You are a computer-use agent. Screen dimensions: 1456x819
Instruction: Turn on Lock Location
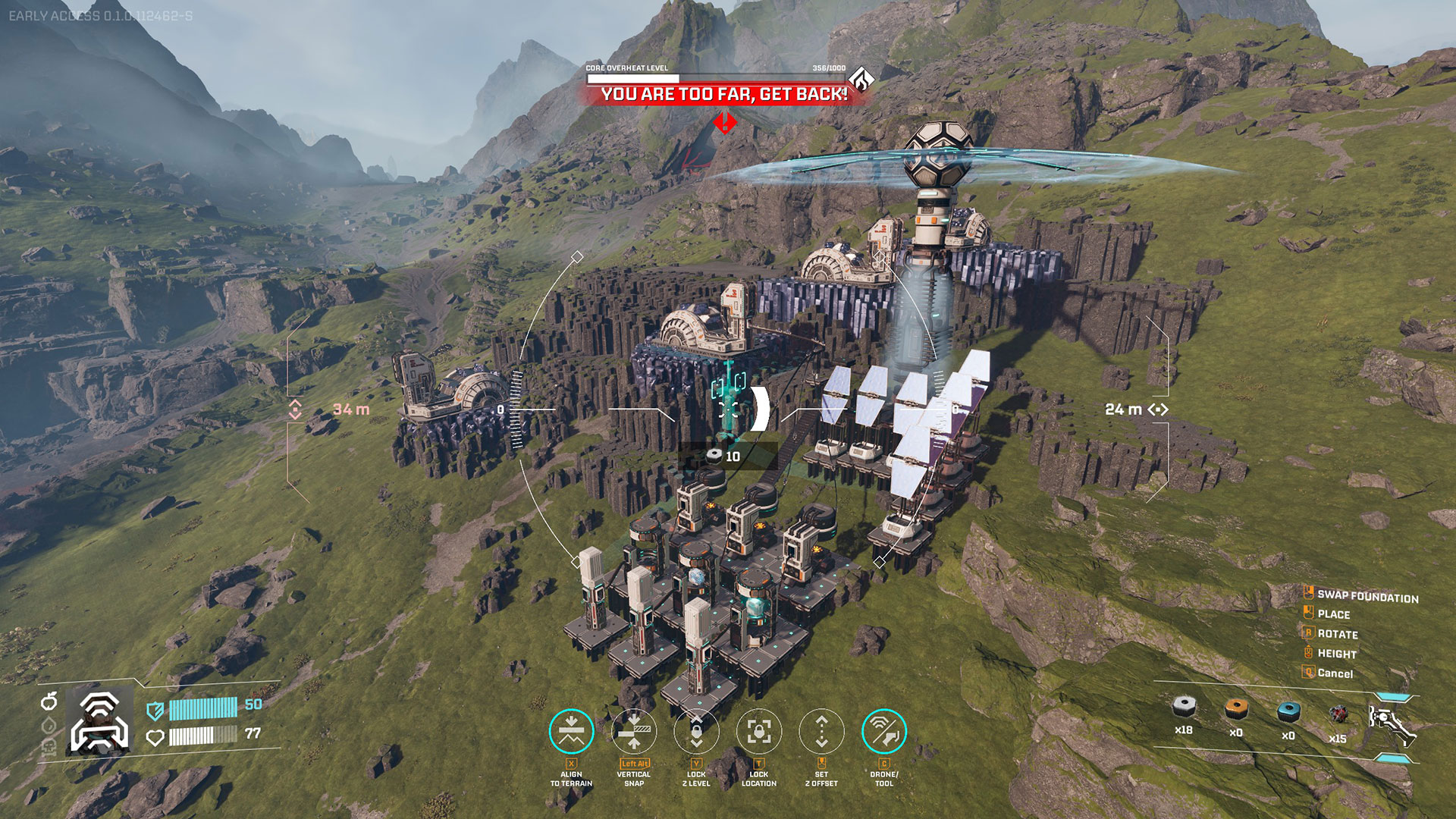tap(759, 731)
